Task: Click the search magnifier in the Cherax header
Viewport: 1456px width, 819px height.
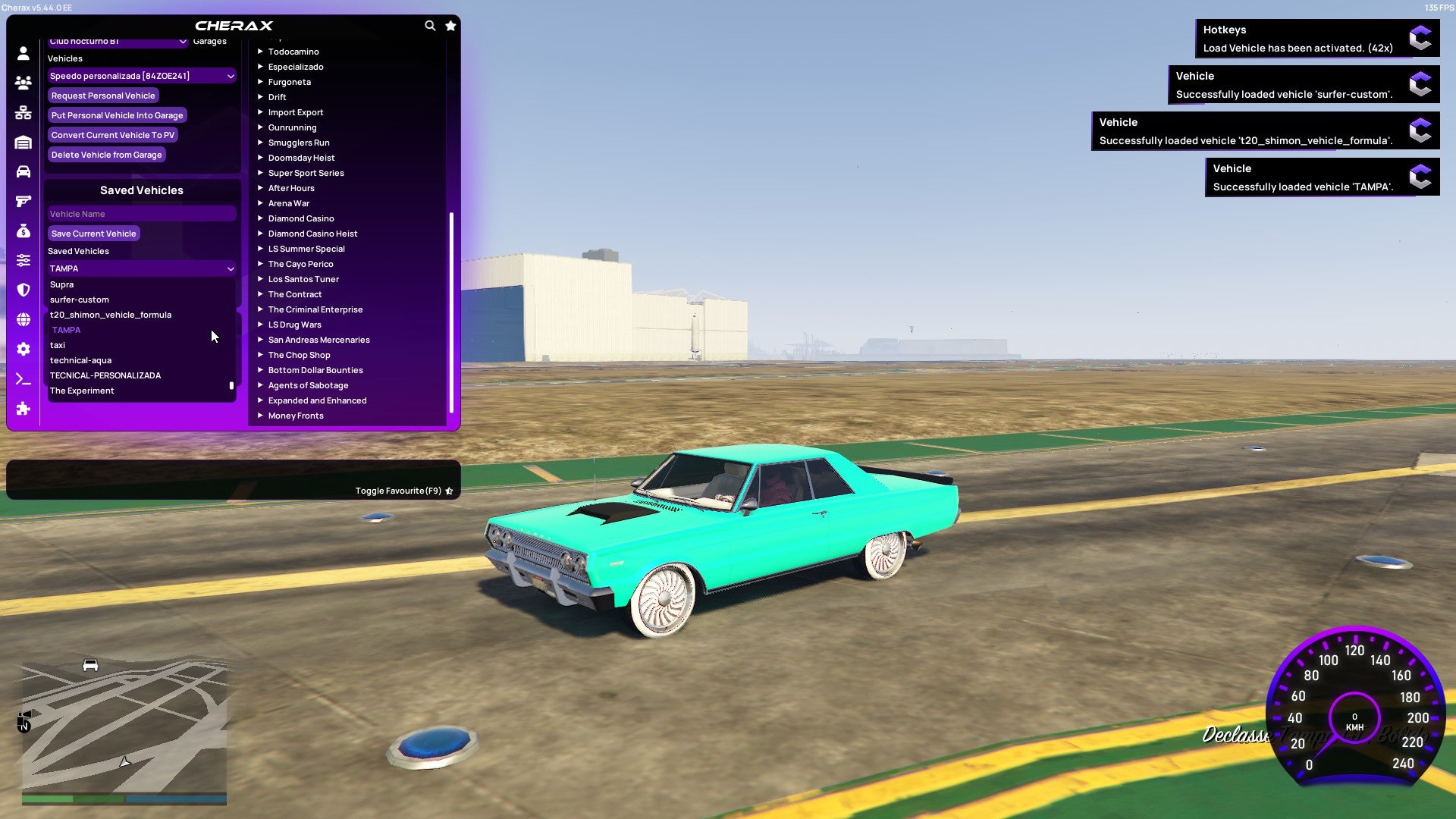Action: tap(430, 25)
